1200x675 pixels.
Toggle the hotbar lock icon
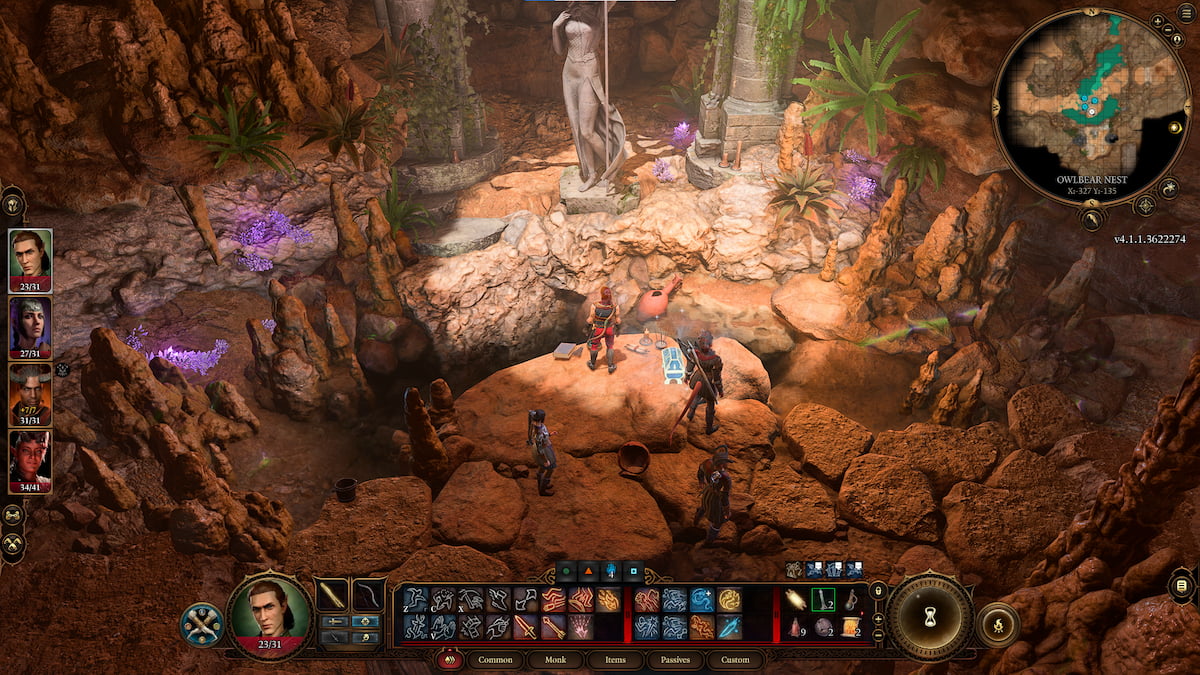pyautogui.click(x=878, y=592)
